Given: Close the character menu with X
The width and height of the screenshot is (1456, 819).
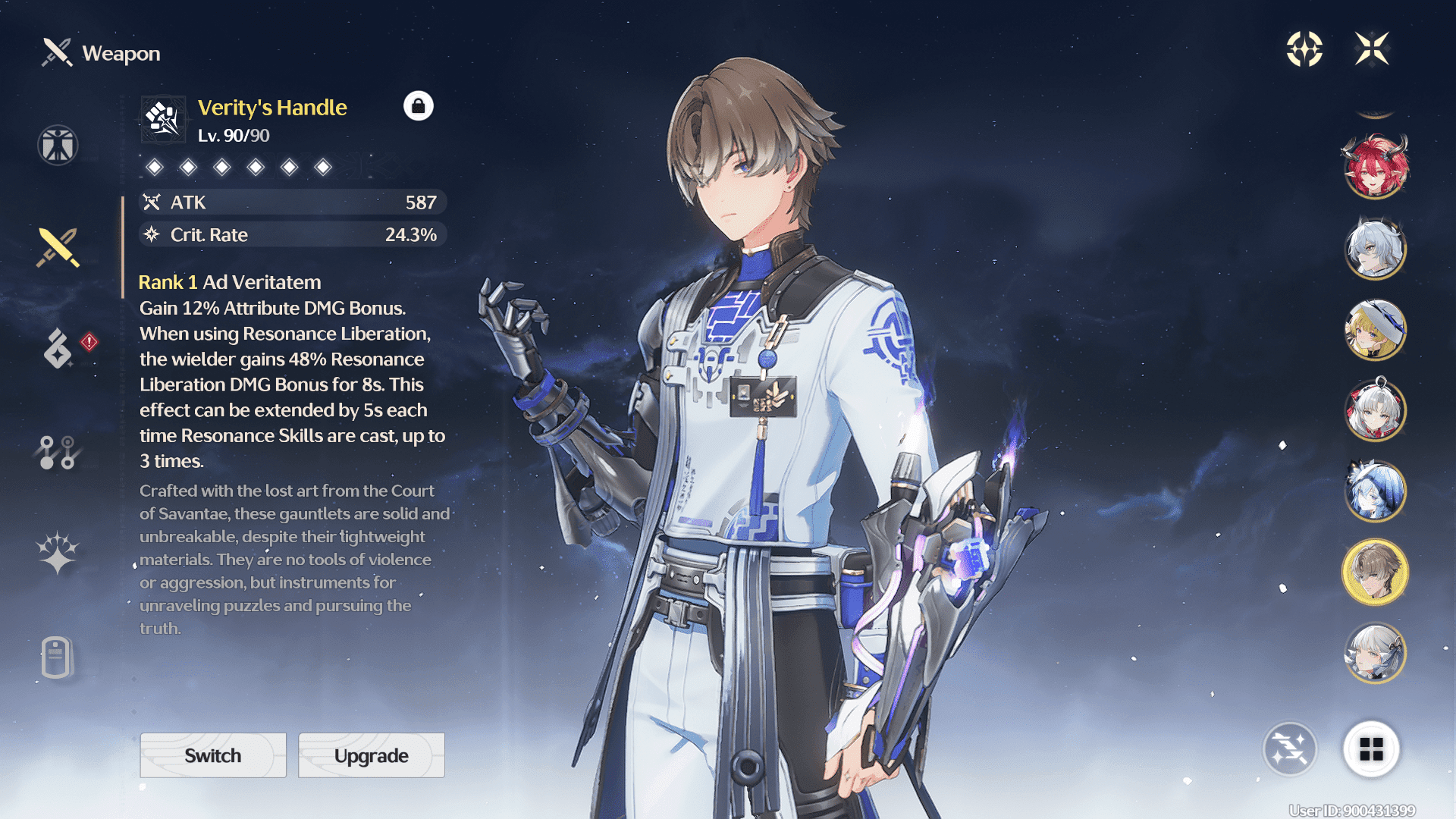Looking at the screenshot, I should coord(1372,49).
